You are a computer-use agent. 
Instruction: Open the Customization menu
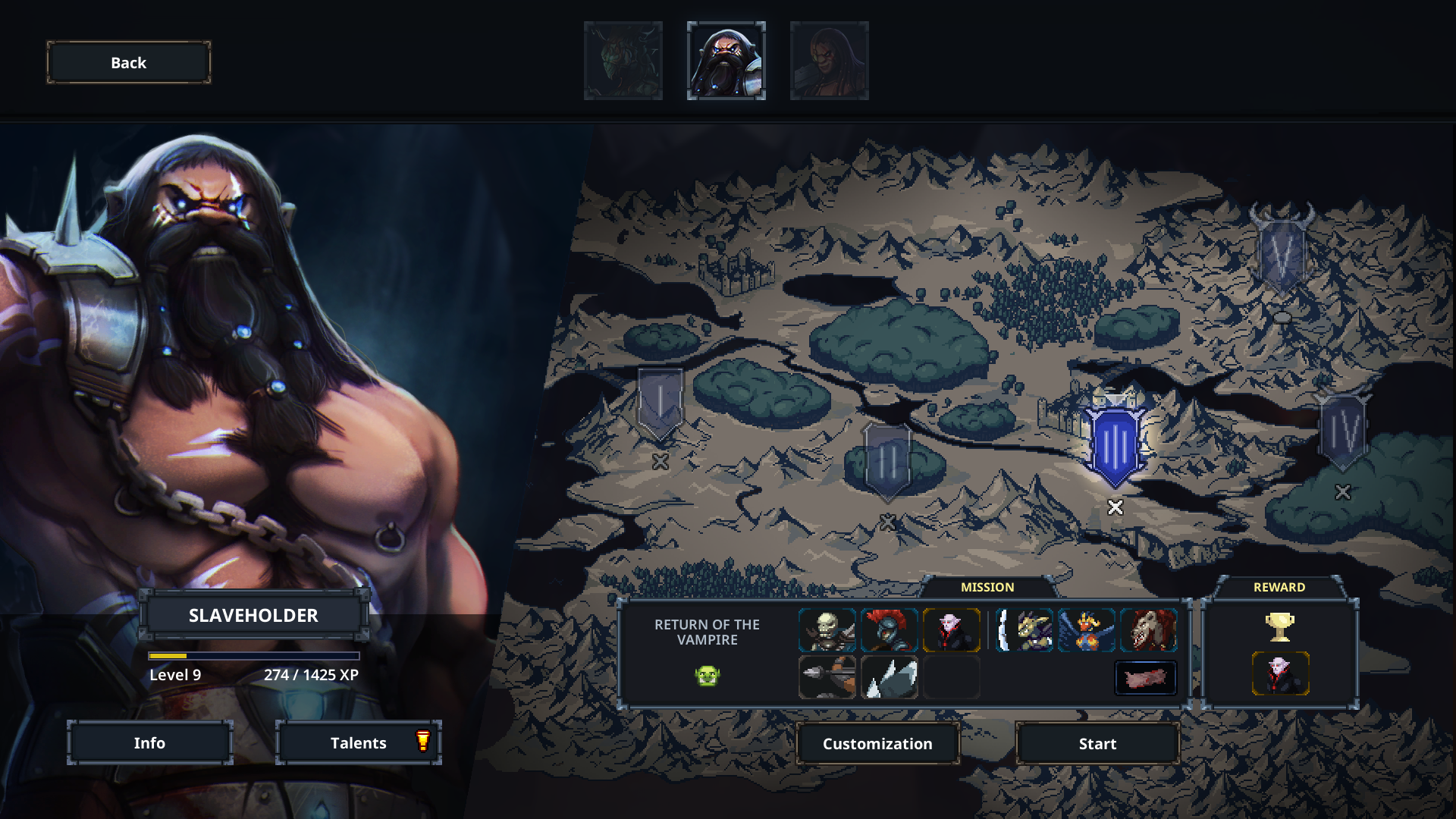(877, 743)
